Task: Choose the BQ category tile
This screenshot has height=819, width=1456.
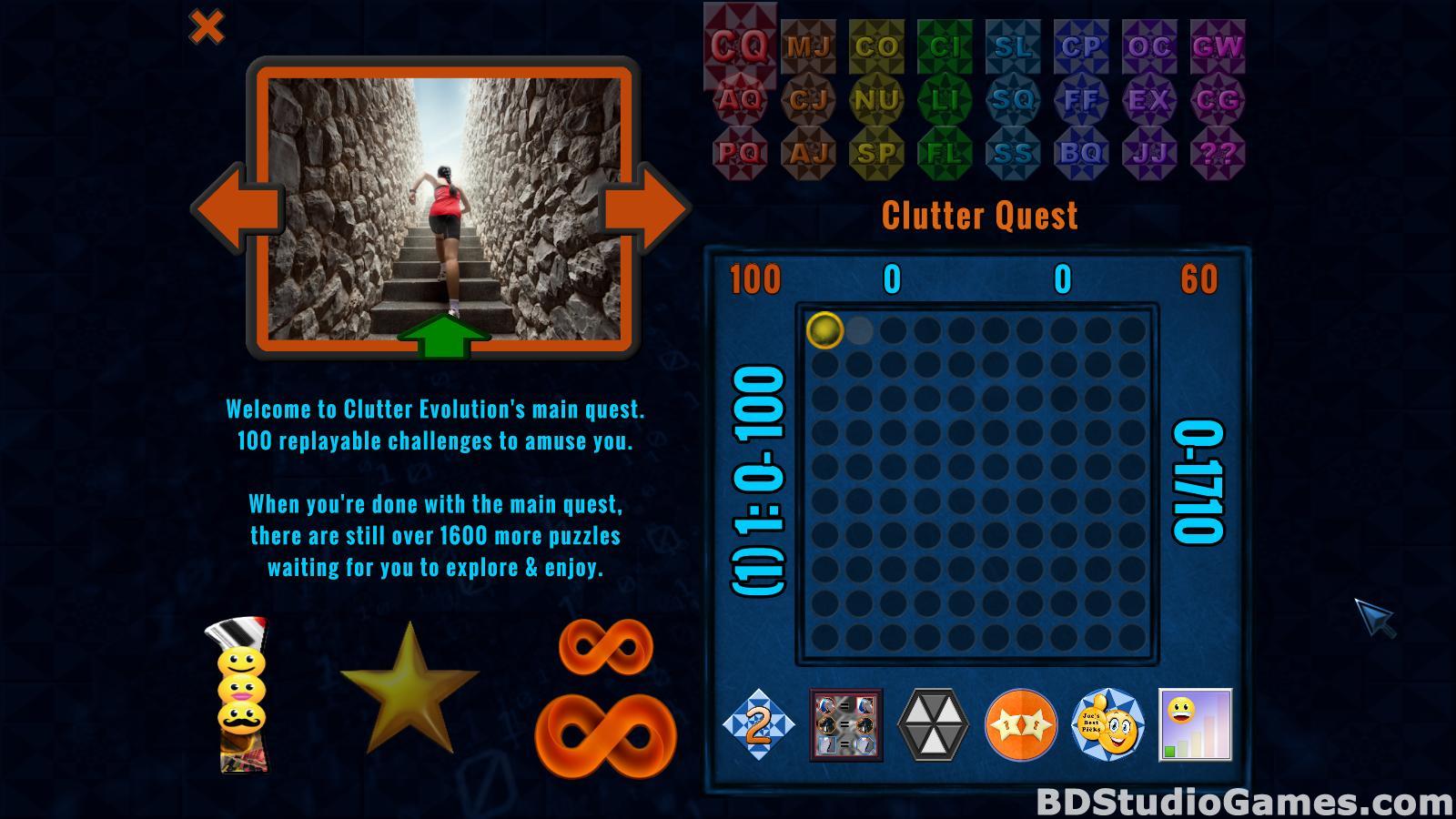Action: (x=1081, y=152)
